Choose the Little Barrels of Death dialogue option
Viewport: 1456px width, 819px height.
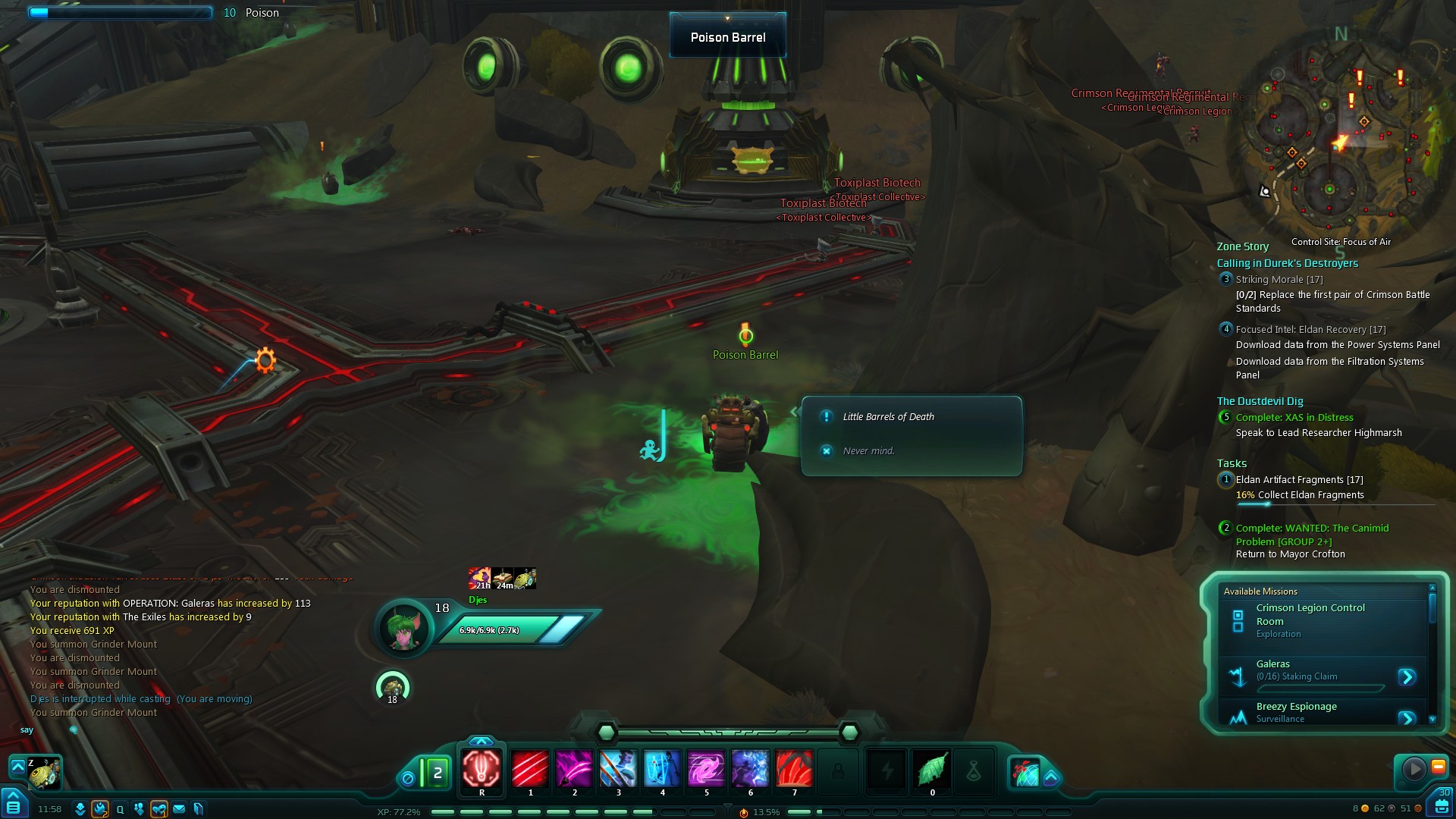[889, 417]
